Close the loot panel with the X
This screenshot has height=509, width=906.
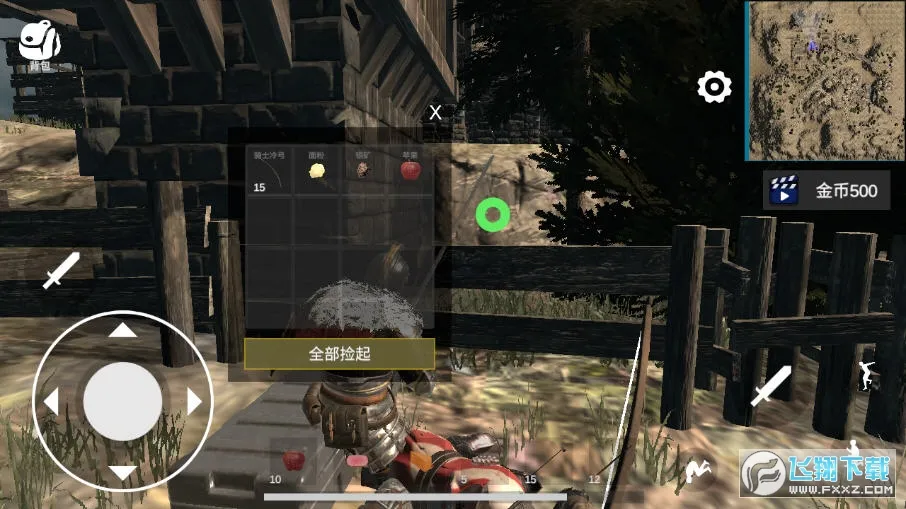coord(435,113)
